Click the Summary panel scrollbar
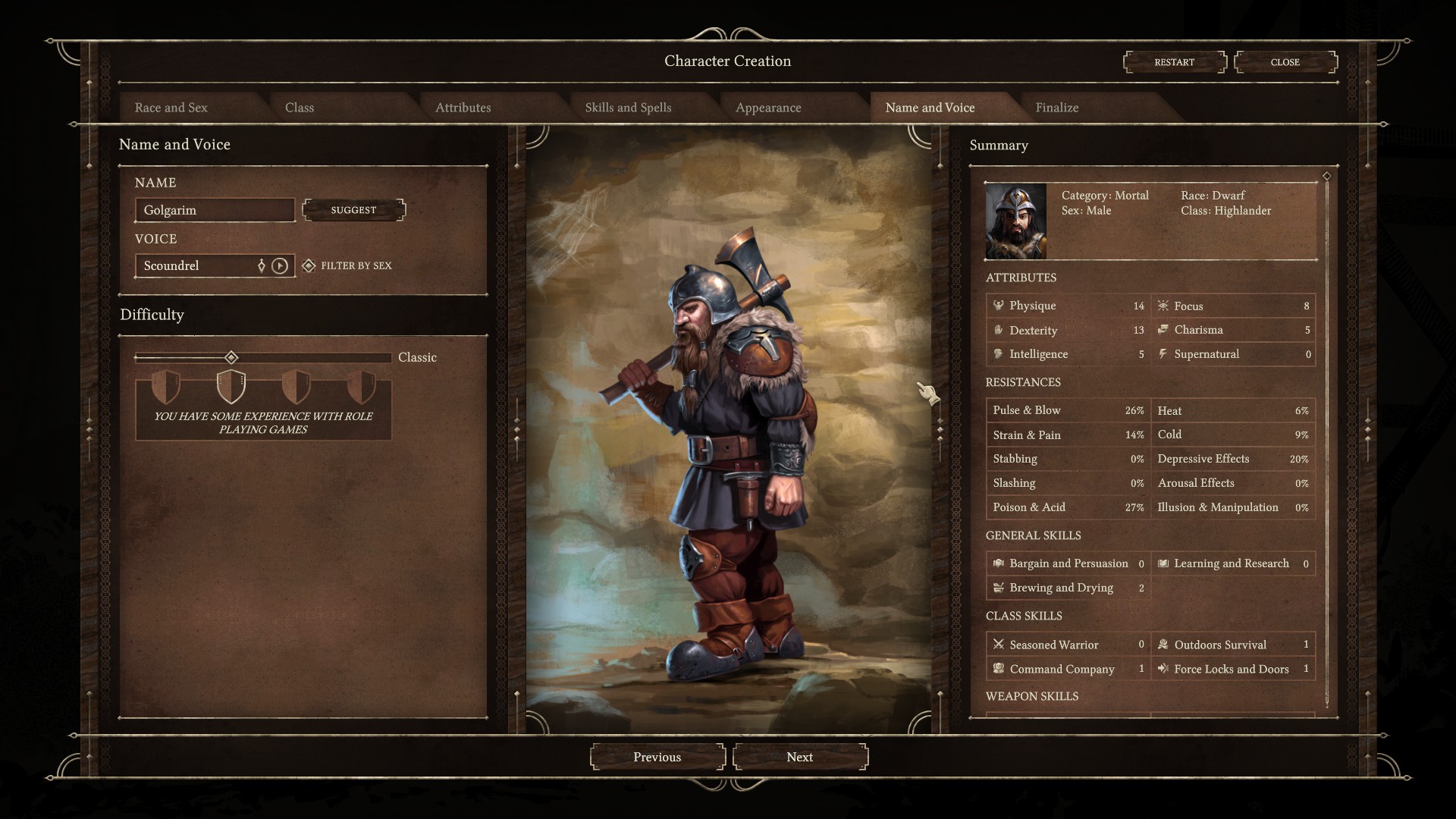Viewport: 1456px width, 819px height. click(1326, 440)
